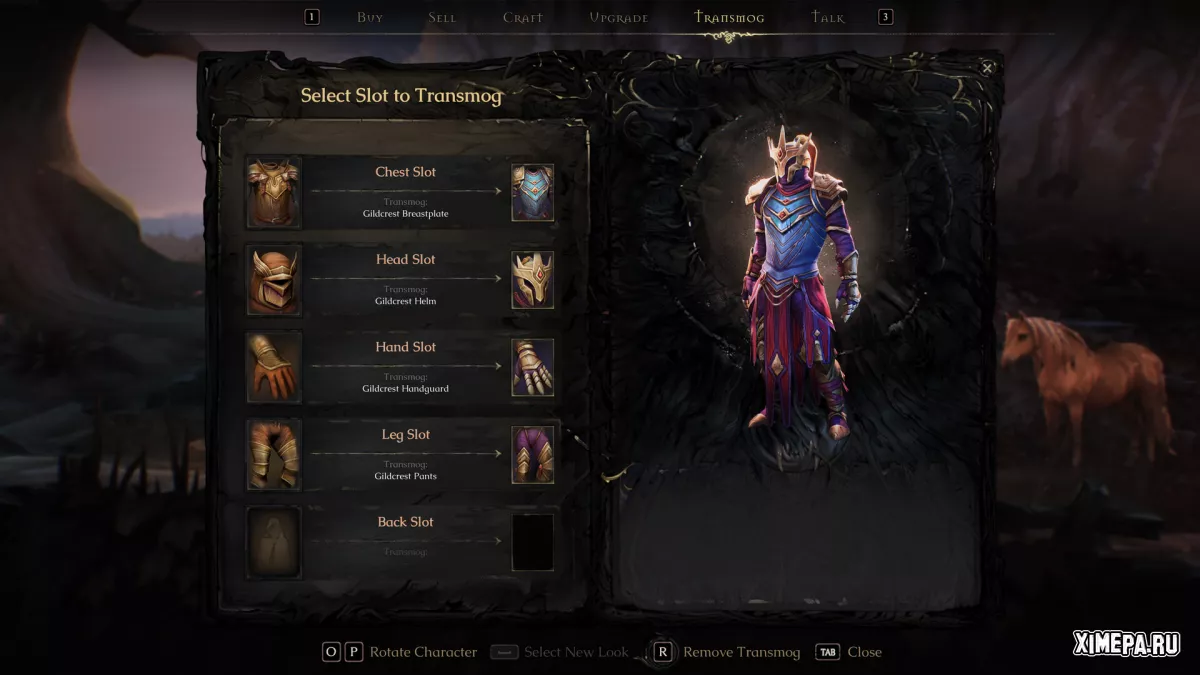1200x675 pixels.
Task: Choose the Head Slot row
Action: coord(405,279)
